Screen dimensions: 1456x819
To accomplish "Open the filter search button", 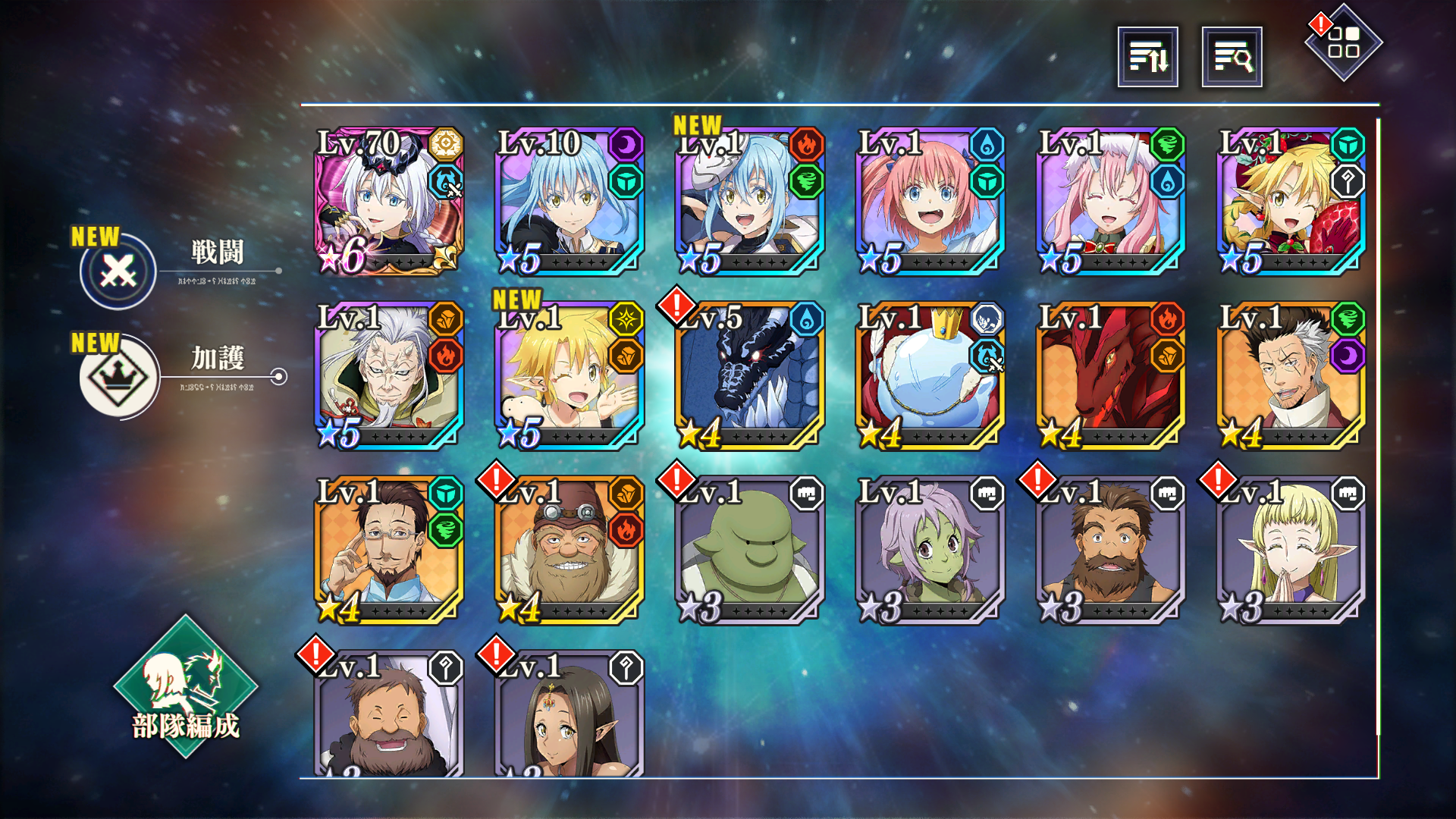I will [x=1232, y=57].
